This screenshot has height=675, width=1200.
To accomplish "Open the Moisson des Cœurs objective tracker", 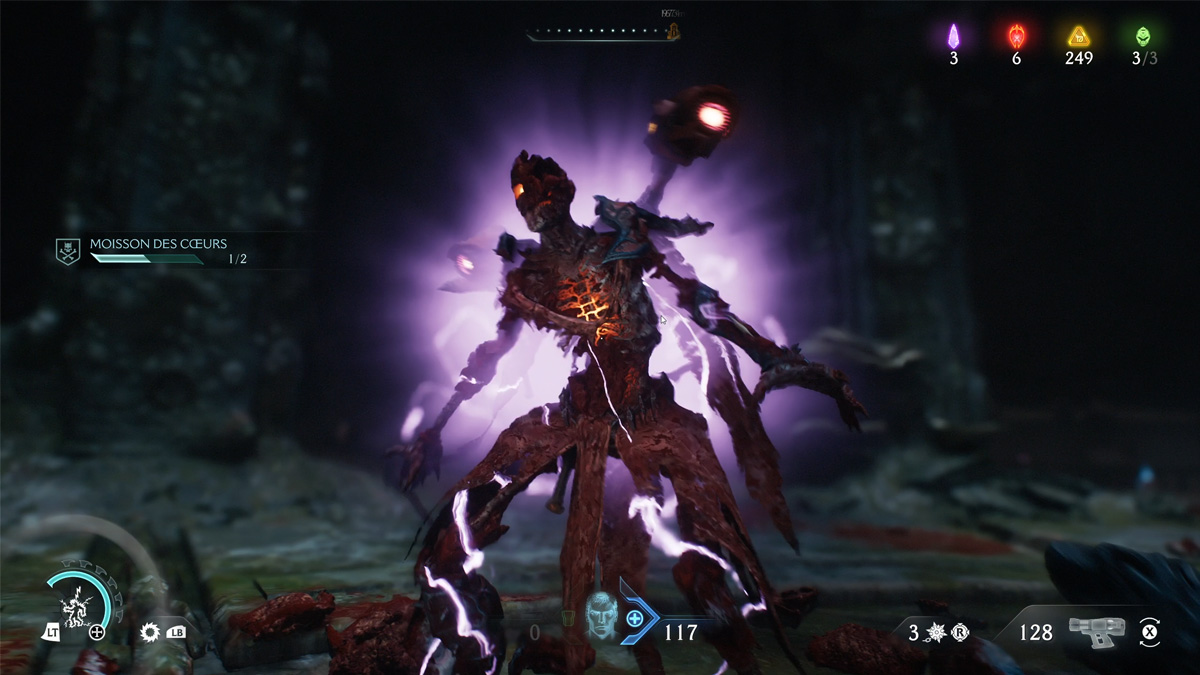I will (158, 244).
